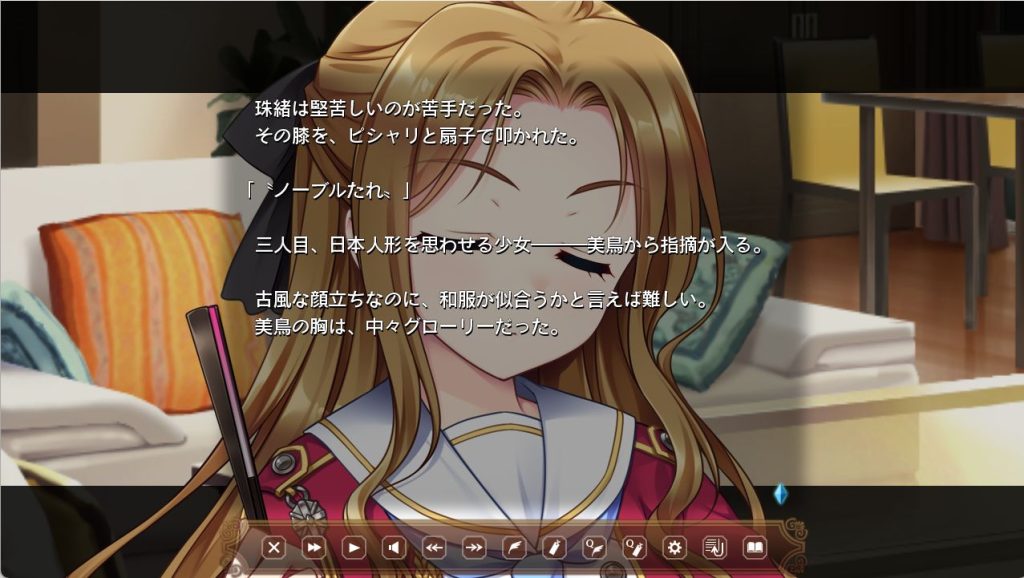Screen dimensions: 1024x578
Task: Jump forward using the double right arrow
Action: tap(474, 548)
